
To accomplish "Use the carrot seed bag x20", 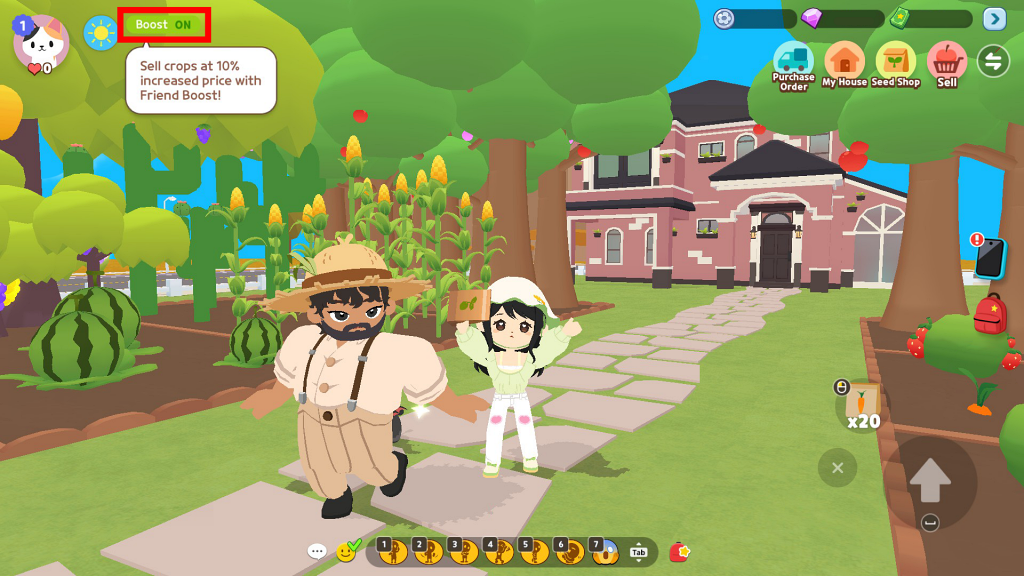I will pyautogui.click(x=860, y=405).
